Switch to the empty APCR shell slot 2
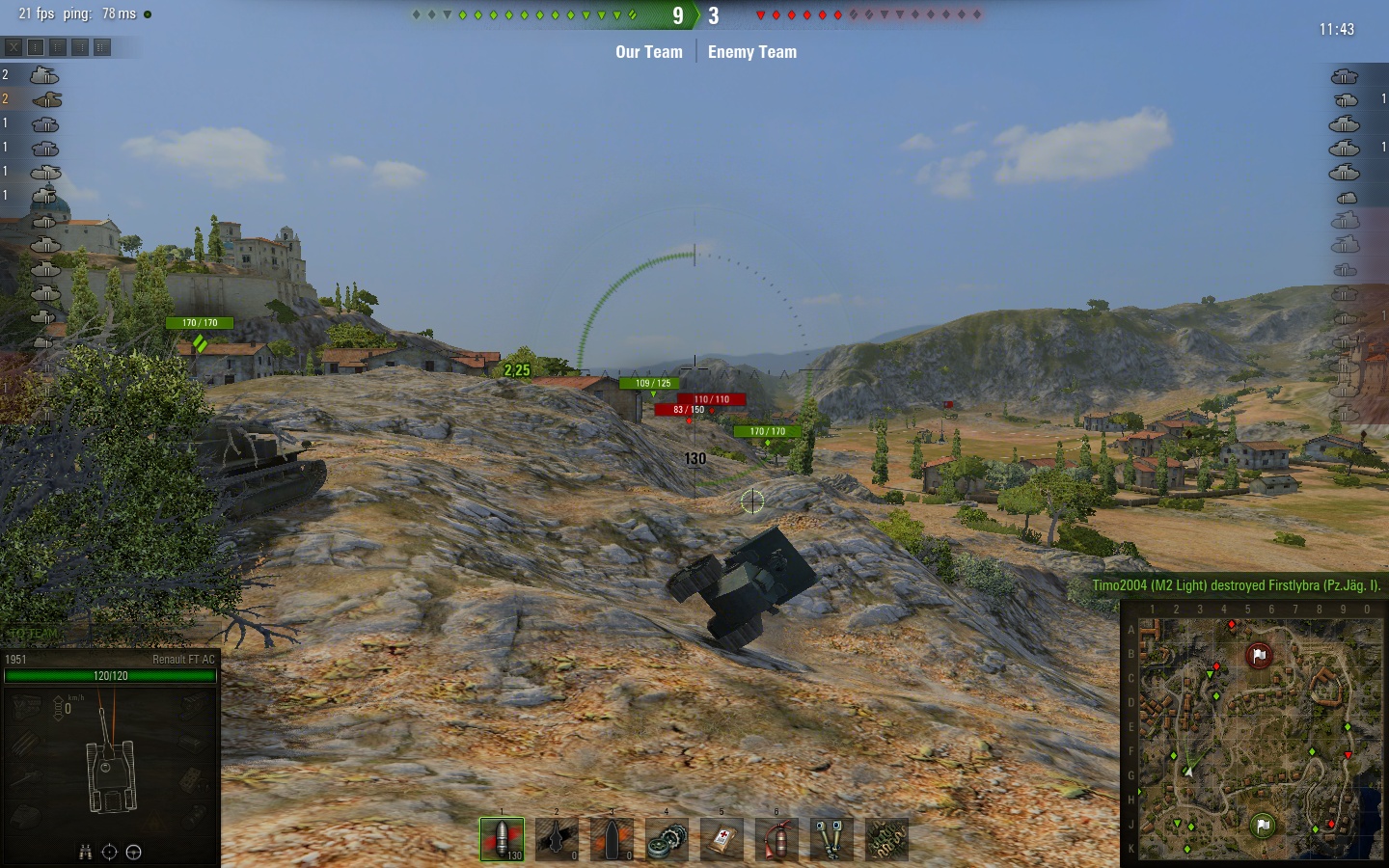The height and width of the screenshot is (868, 1389). tap(557, 839)
